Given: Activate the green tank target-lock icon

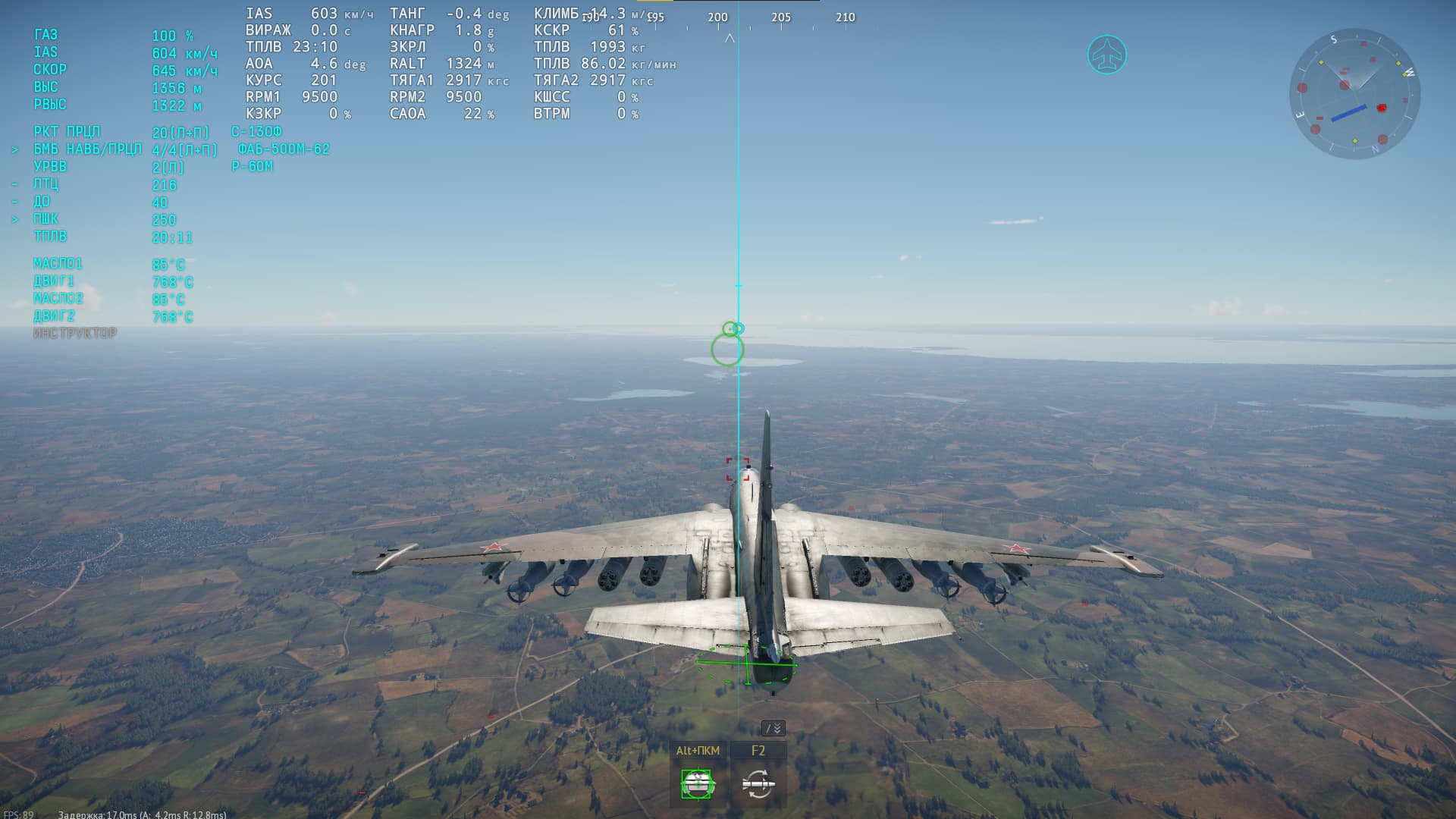Looking at the screenshot, I should click(x=697, y=784).
